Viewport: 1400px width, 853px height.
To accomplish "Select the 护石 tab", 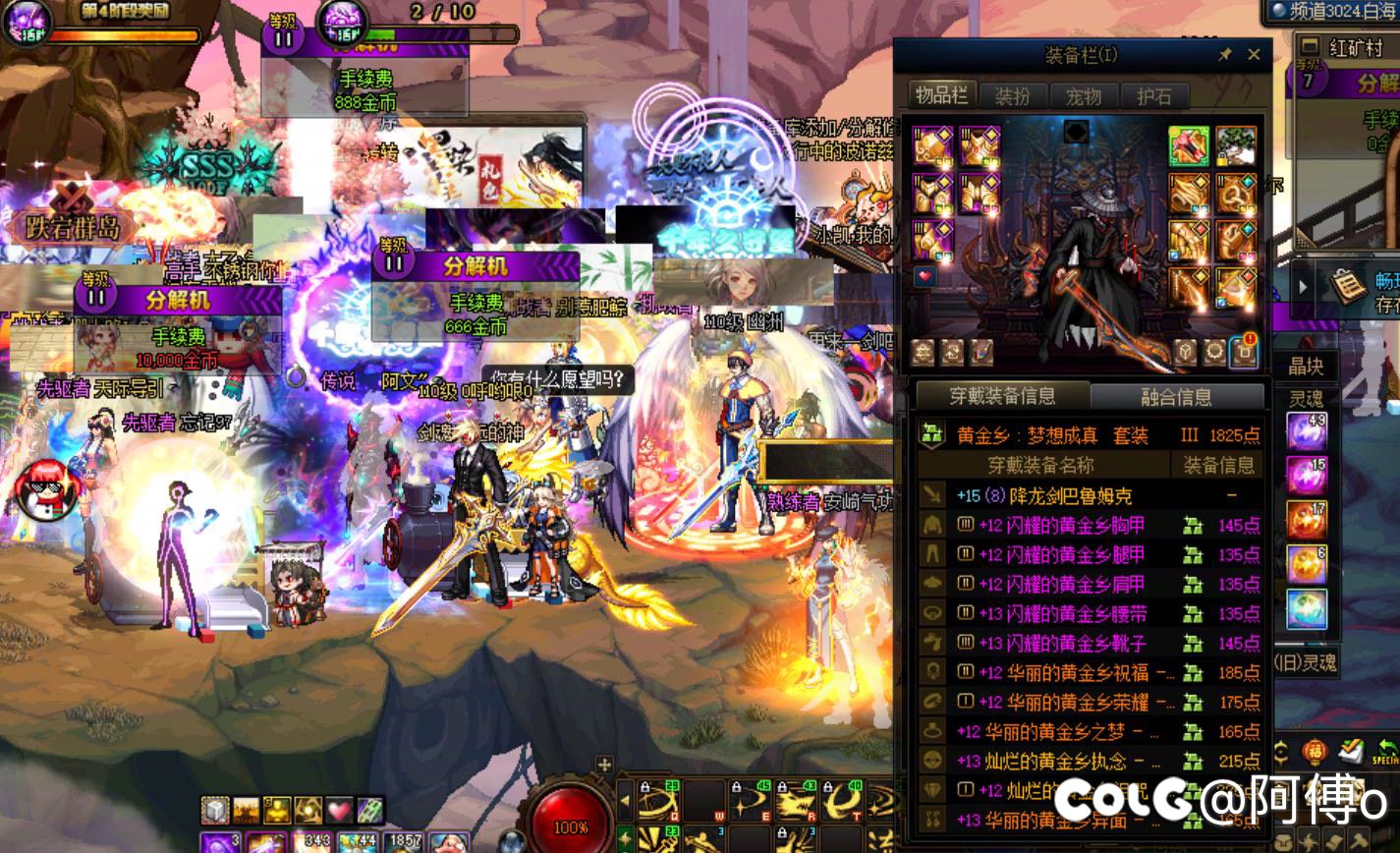I will [x=1154, y=95].
